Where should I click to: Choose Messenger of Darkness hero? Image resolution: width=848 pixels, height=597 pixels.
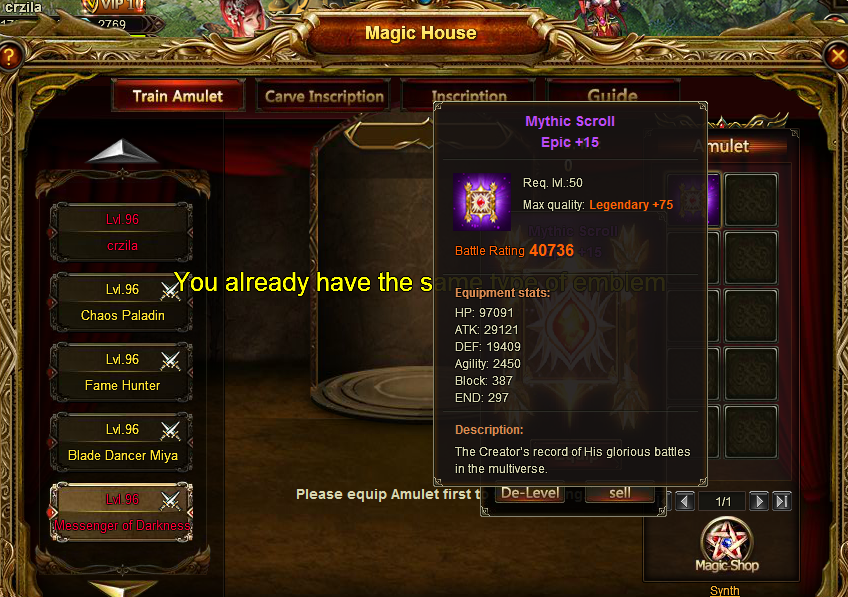122,512
